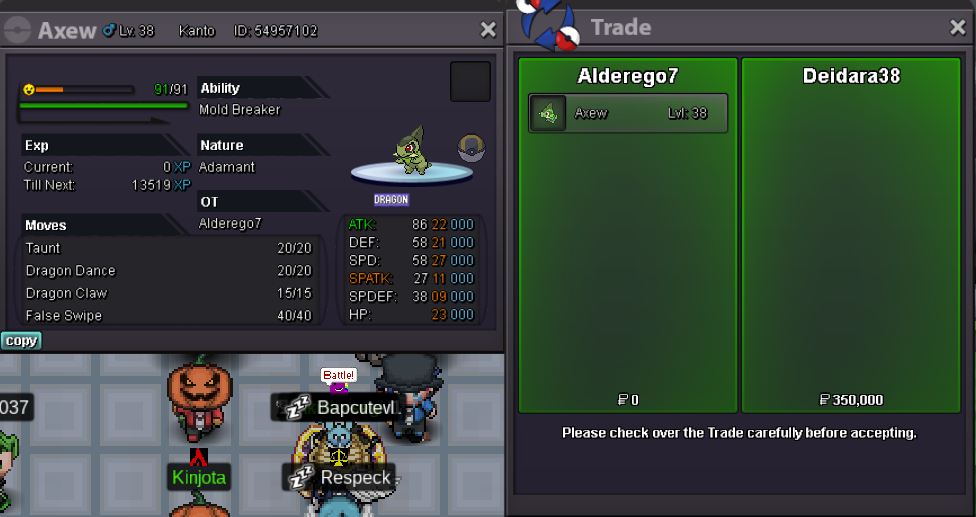Click the empty held item slot
Viewport: 976px width, 517px height.
470,81
